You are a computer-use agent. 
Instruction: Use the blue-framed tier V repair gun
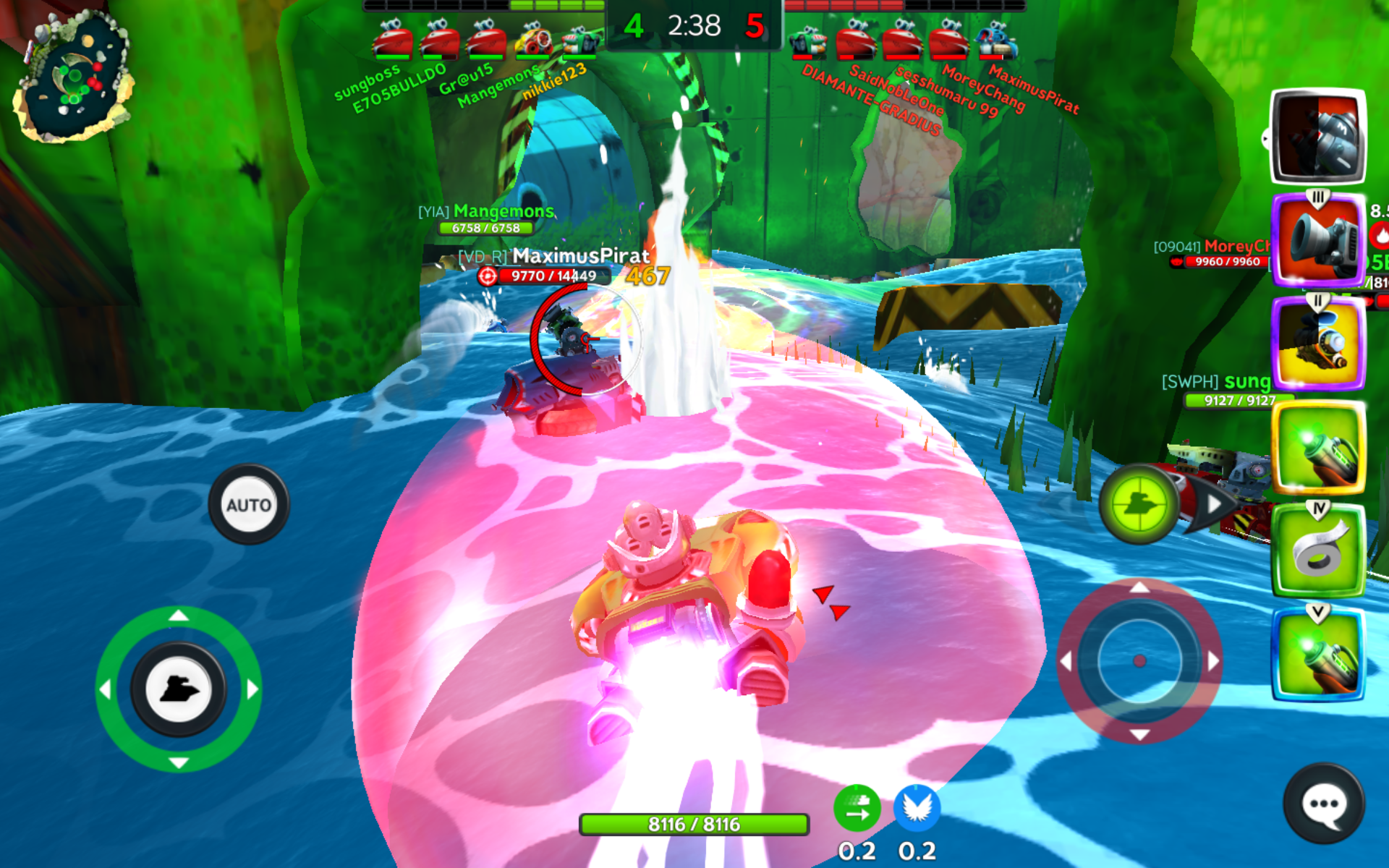point(1318,655)
